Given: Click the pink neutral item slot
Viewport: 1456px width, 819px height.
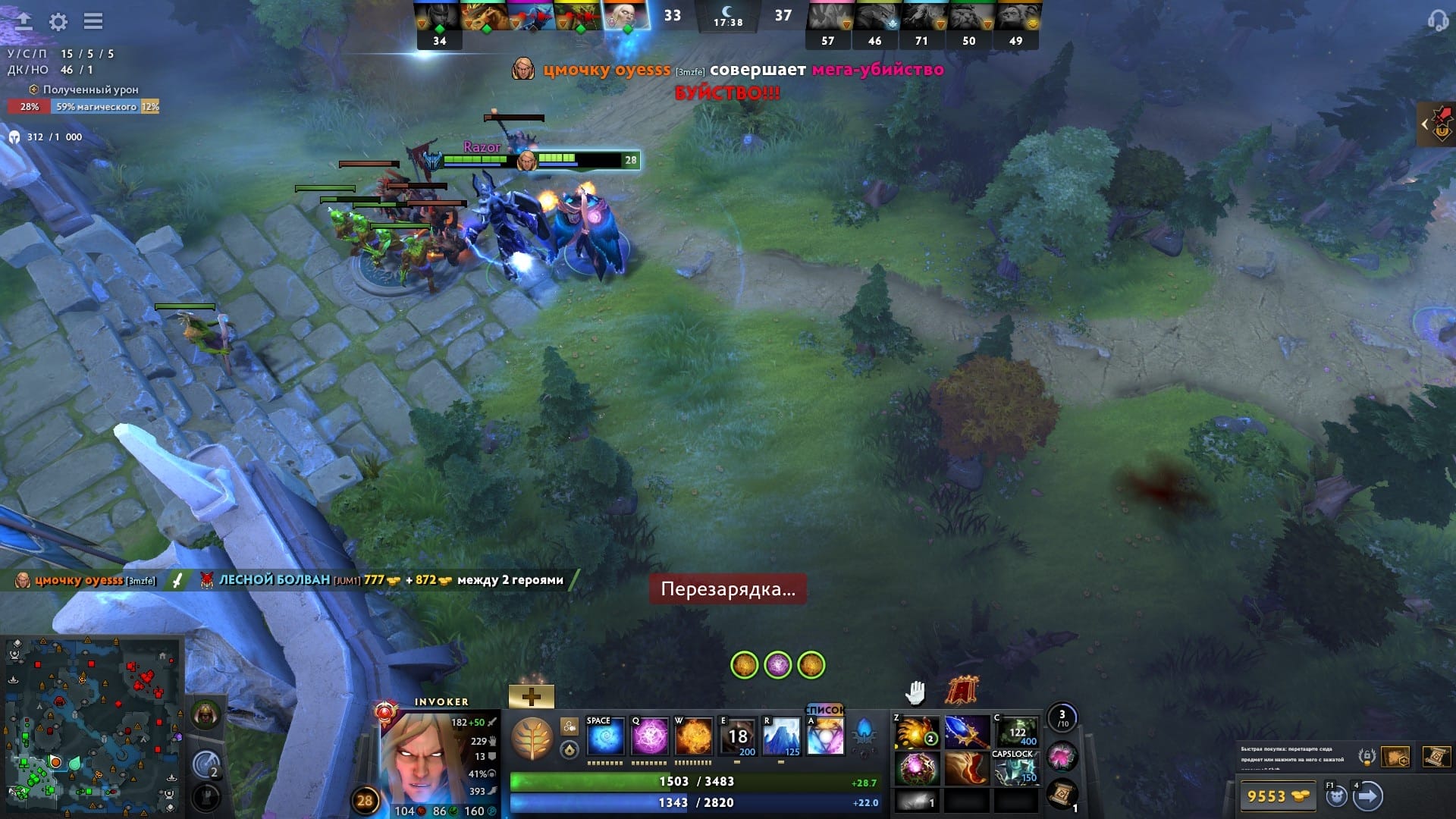Looking at the screenshot, I should pyautogui.click(x=1062, y=757).
